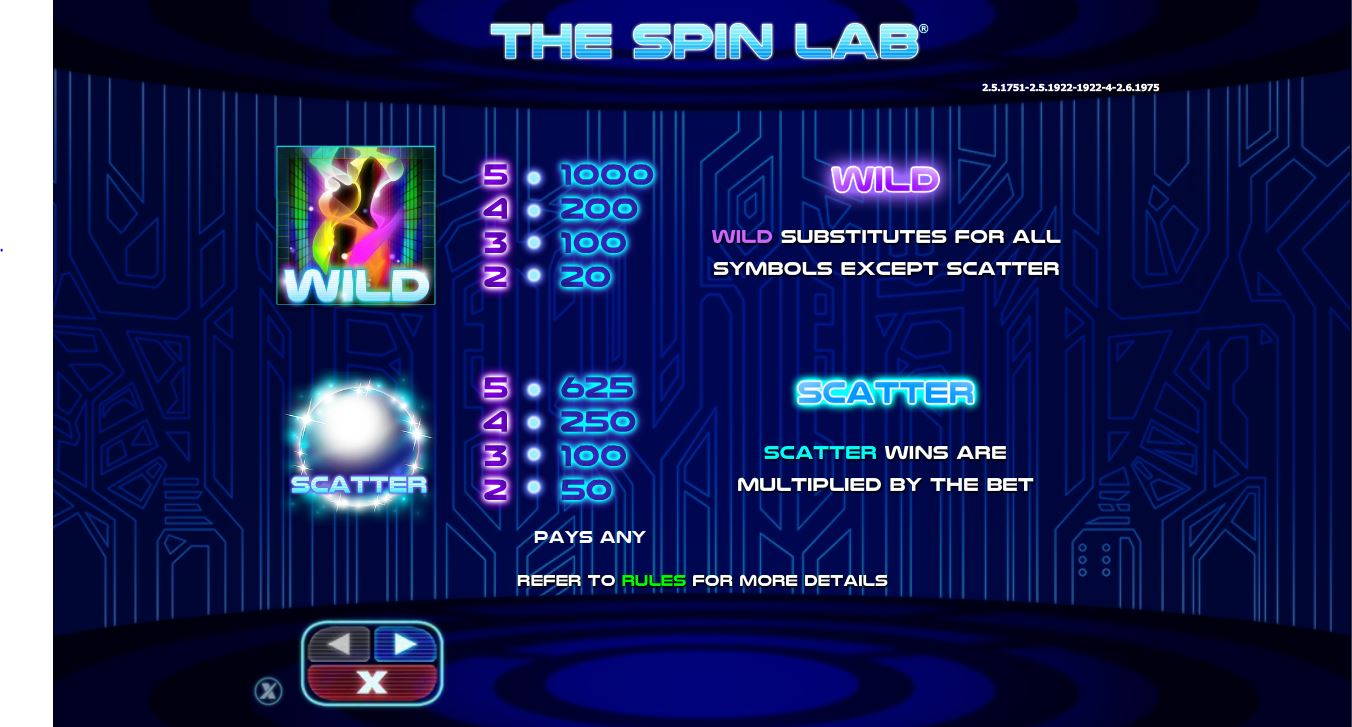Go to the next paytable page
Image resolution: width=1352 pixels, height=727 pixels.
click(405, 645)
